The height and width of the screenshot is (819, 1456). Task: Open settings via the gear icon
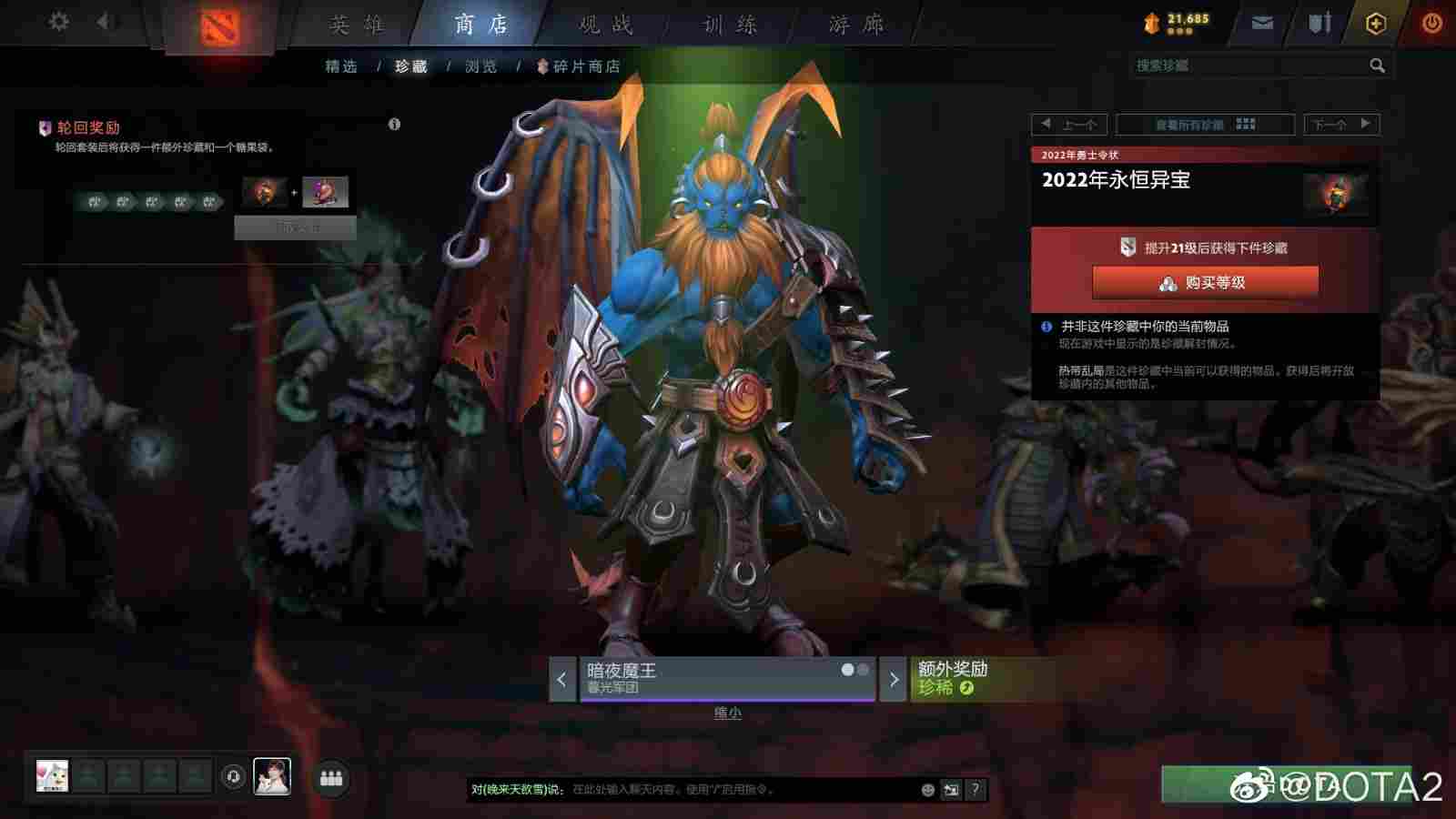pos(60,20)
